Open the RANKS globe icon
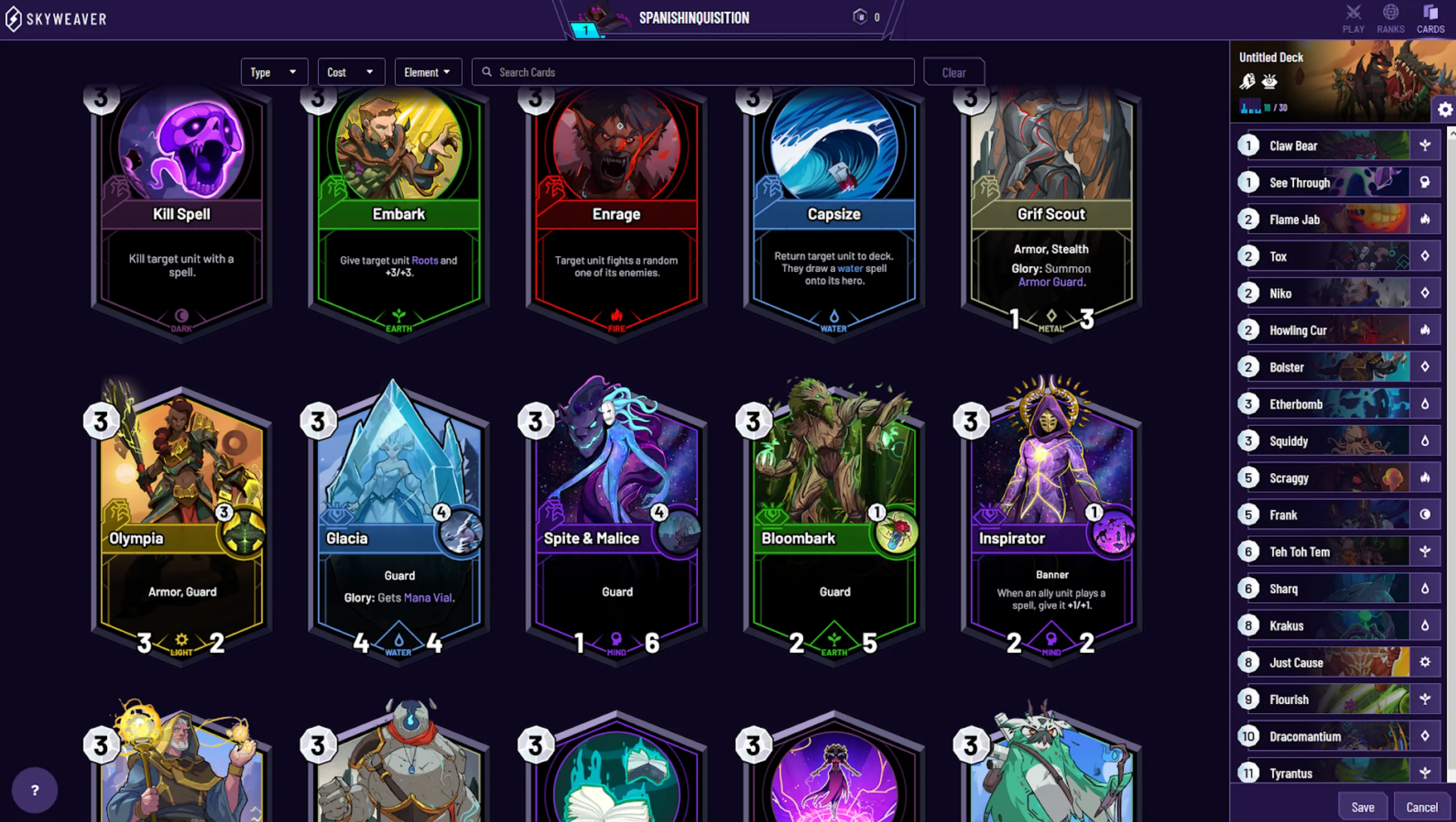Viewport: 1456px width, 822px height. tap(1390, 12)
